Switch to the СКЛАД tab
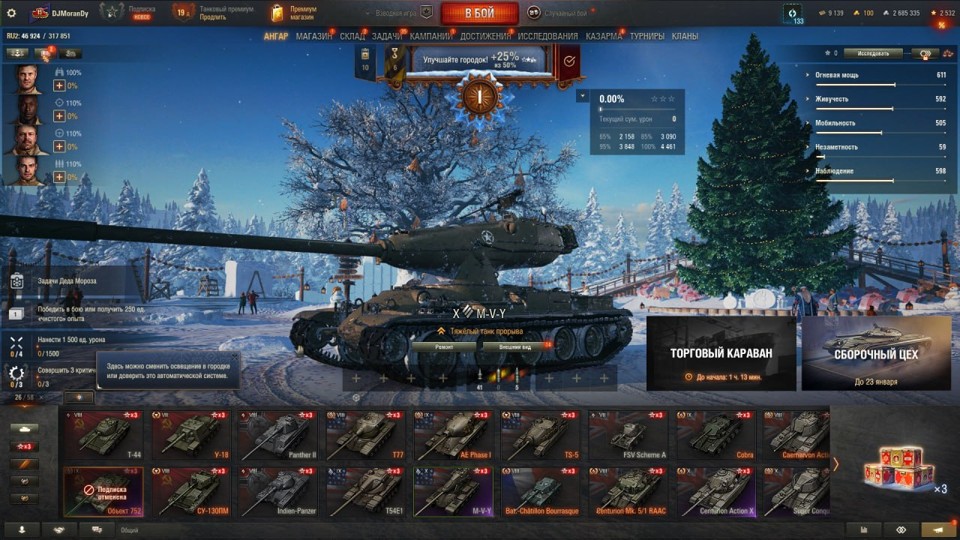The width and height of the screenshot is (960, 540). click(x=352, y=36)
